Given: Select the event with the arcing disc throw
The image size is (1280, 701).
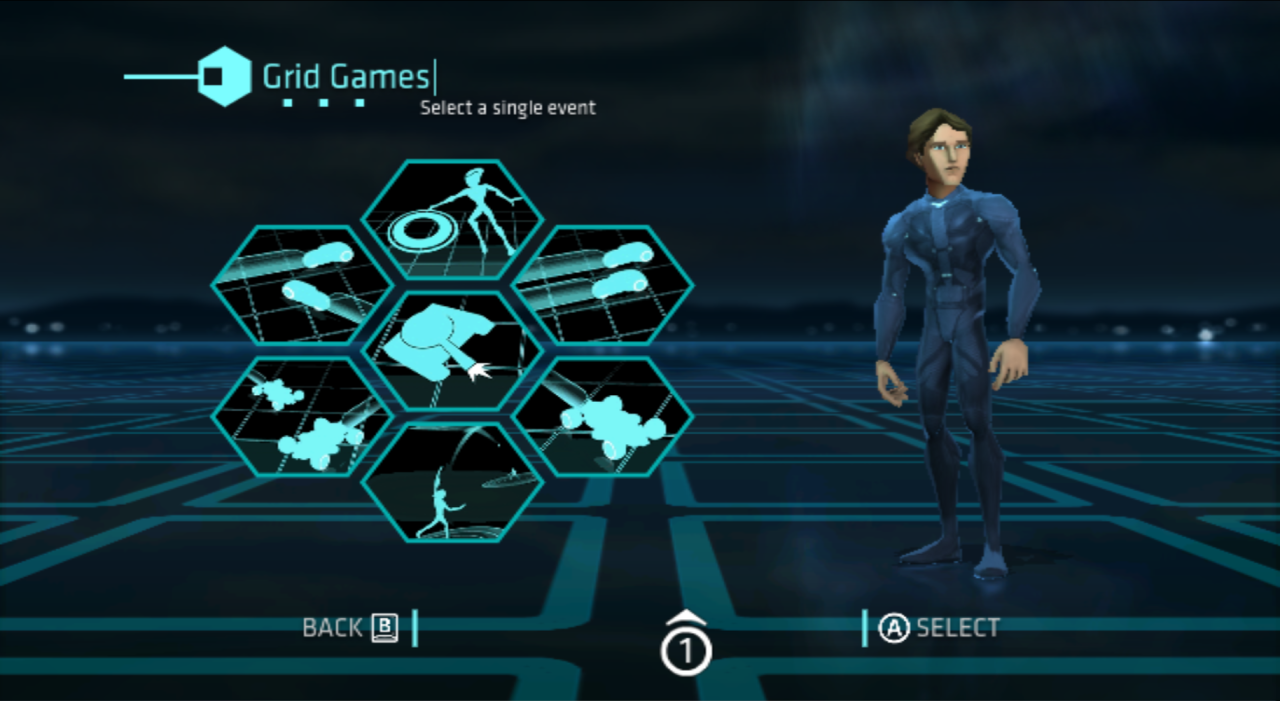Looking at the screenshot, I should (452, 482).
